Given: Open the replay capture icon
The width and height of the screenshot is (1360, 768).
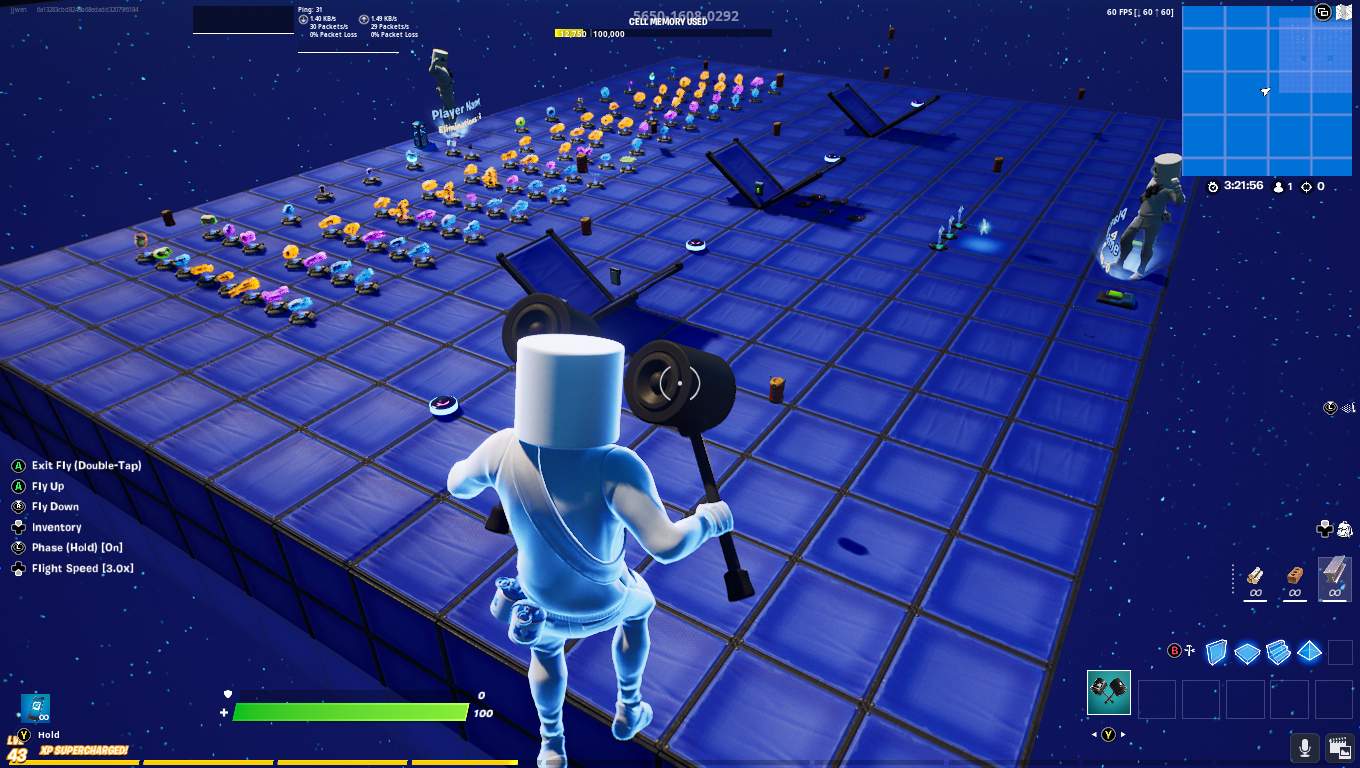Looking at the screenshot, I should click(1337, 747).
